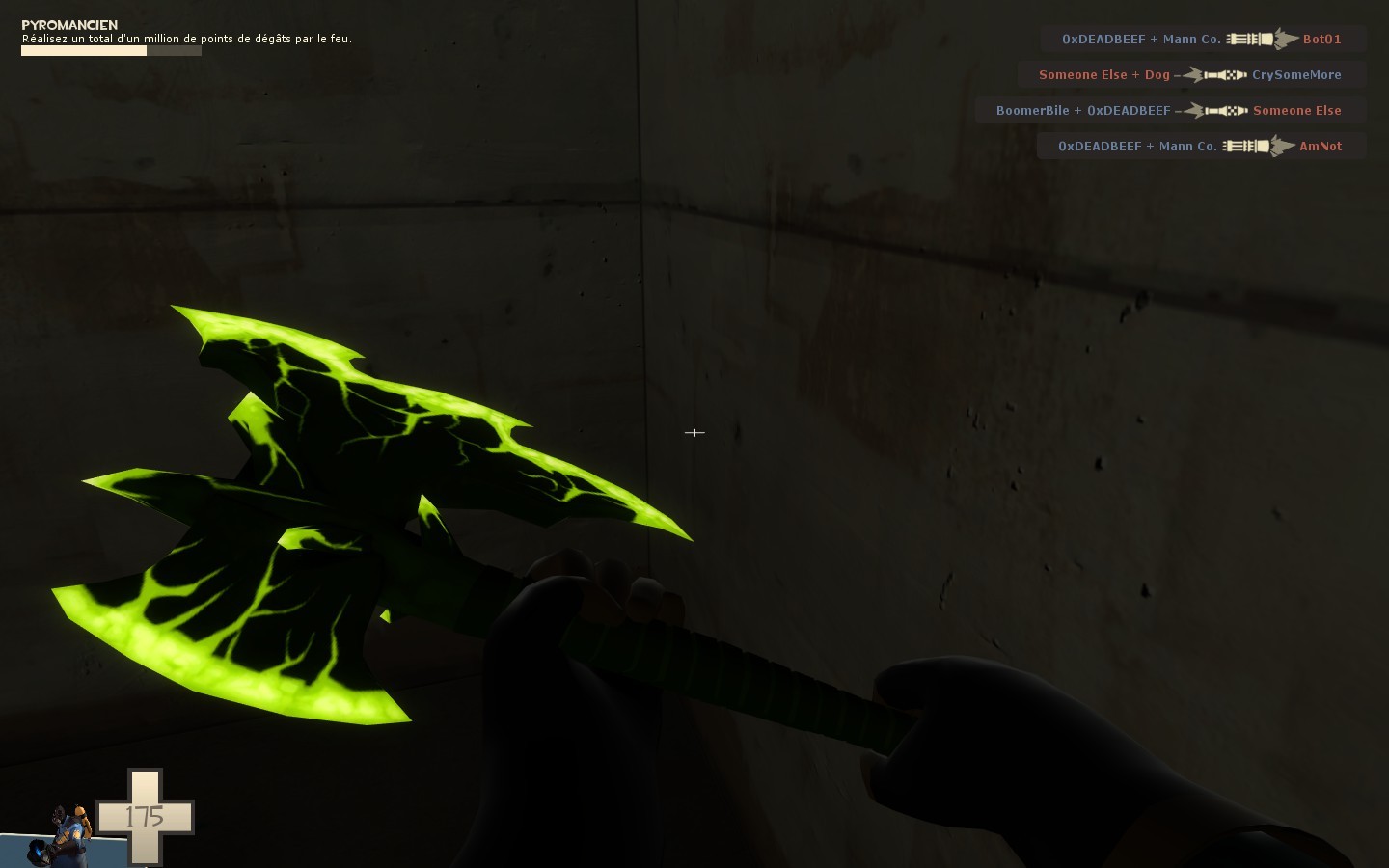
Task: Select the Bot01 player name
Action: click(1321, 39)
